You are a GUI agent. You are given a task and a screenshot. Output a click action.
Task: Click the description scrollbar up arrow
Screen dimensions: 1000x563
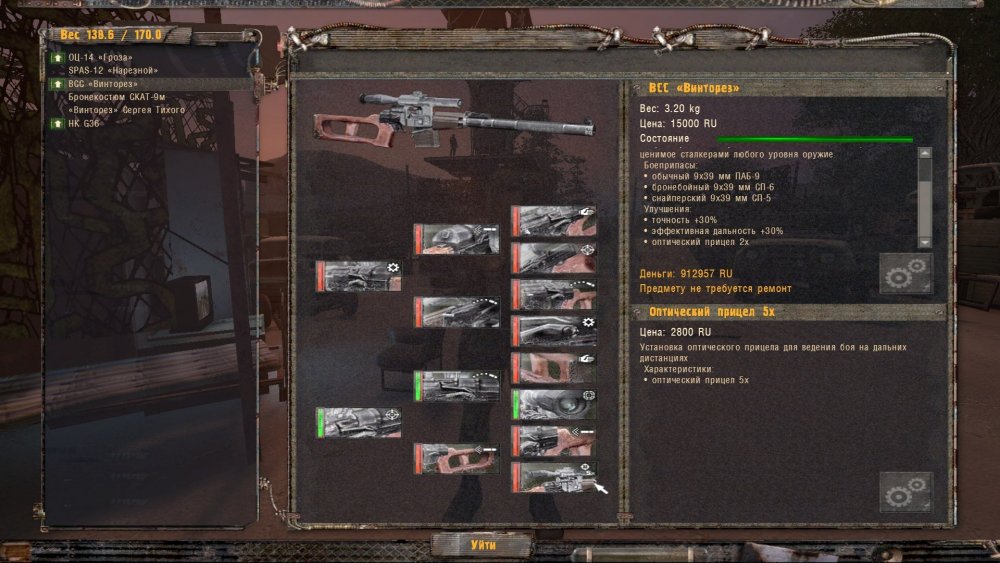pyautogui.click(x=924, y=154)
